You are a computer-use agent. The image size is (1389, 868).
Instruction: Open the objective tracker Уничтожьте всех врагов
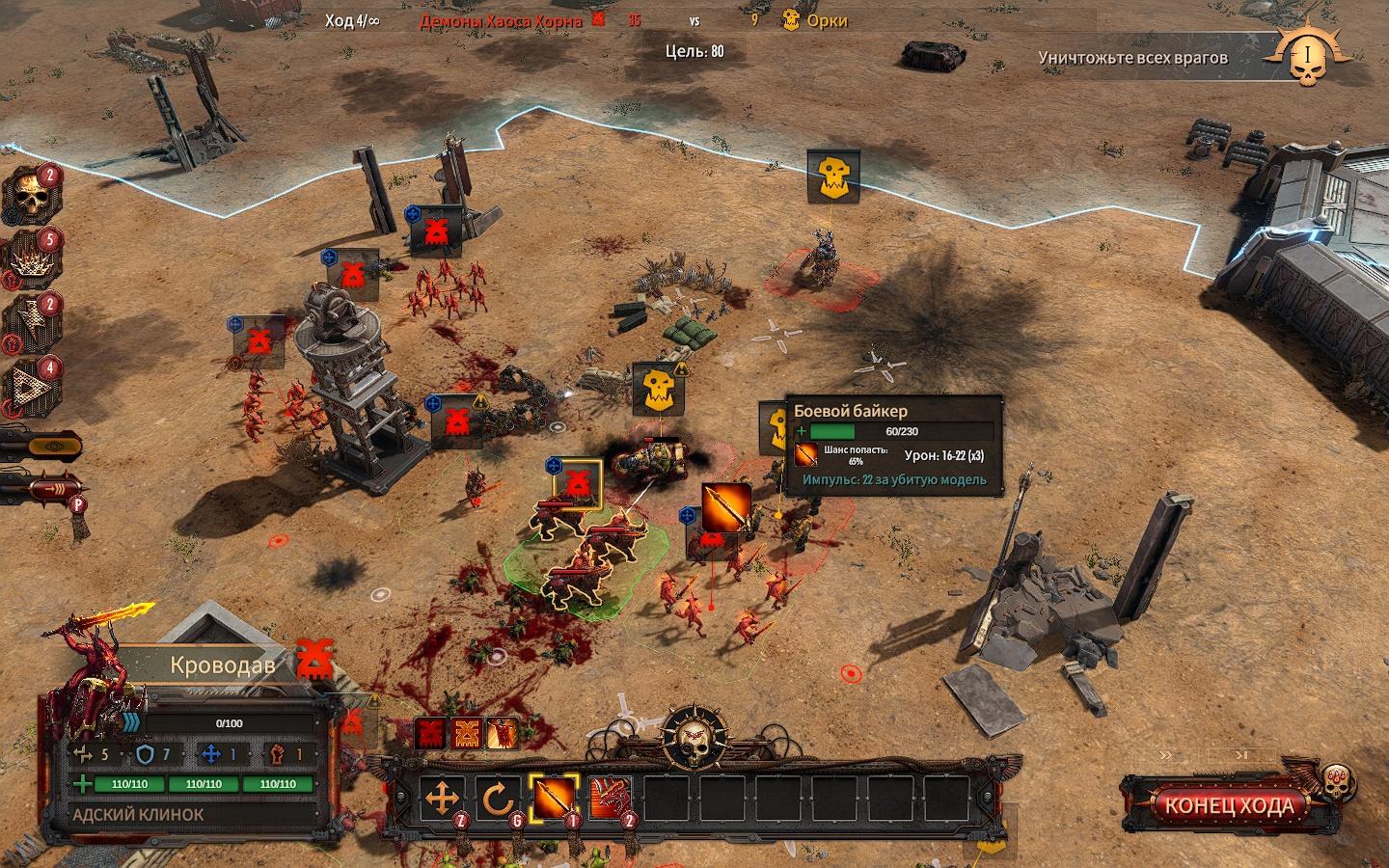pos(1133,58)
